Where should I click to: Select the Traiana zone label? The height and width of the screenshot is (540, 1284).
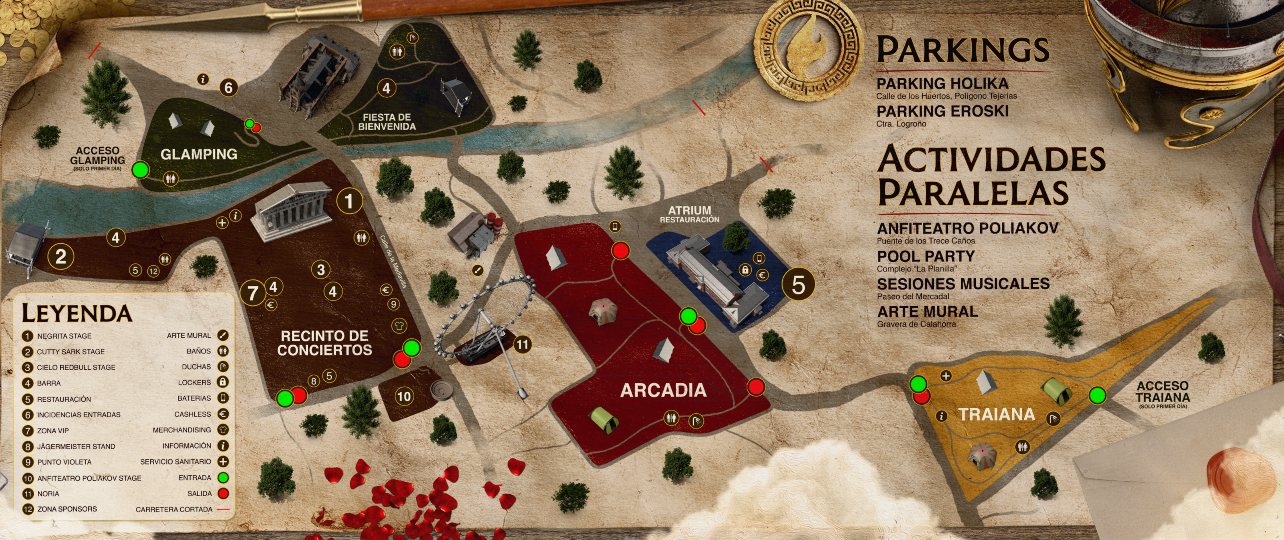tap(981, 413)
